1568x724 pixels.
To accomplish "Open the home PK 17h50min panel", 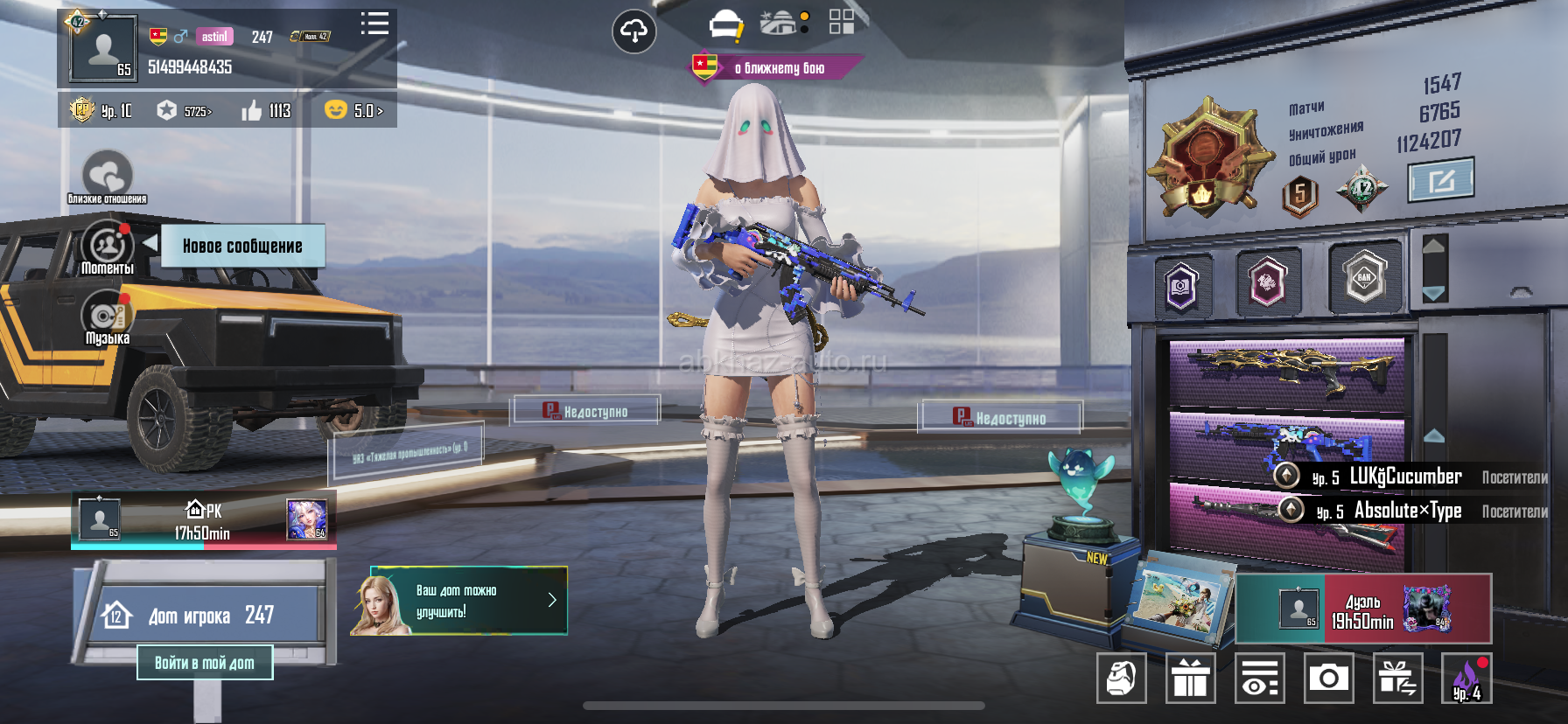I will [203, 521].
